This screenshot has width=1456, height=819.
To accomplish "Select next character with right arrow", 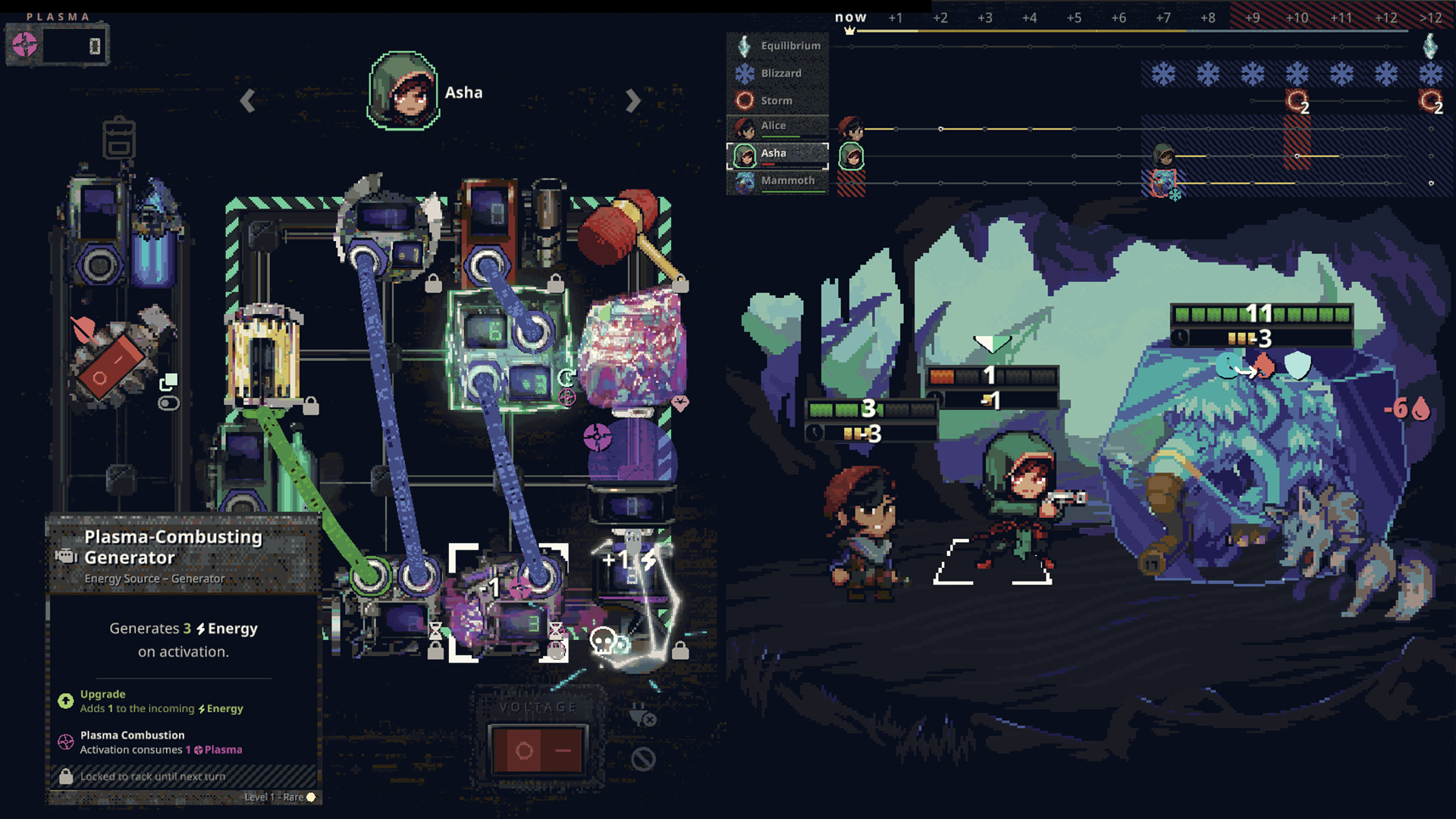I will tap(633, 101).
